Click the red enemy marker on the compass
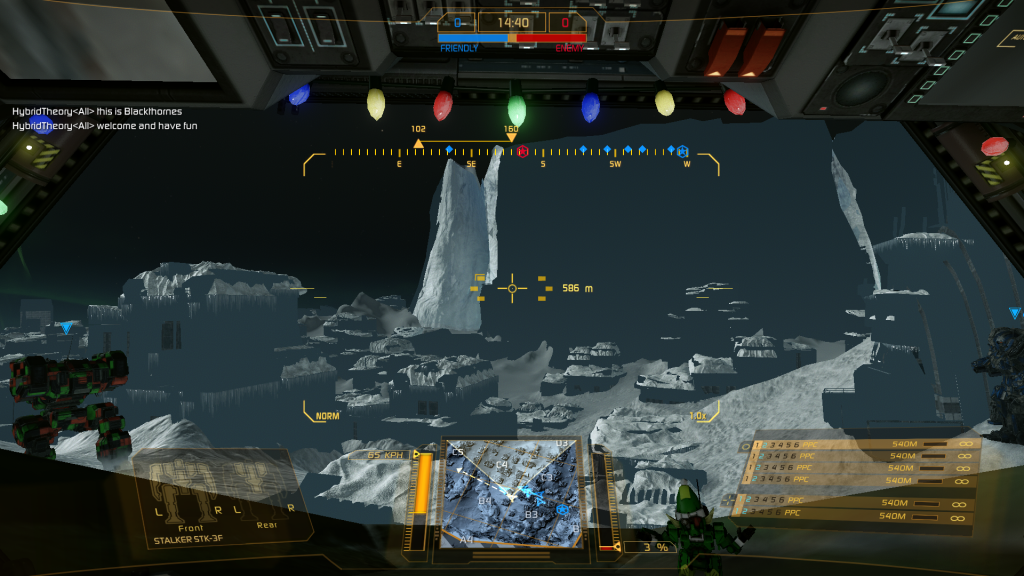The height and width of the screenshot is (576, 1024). (522, 152)
